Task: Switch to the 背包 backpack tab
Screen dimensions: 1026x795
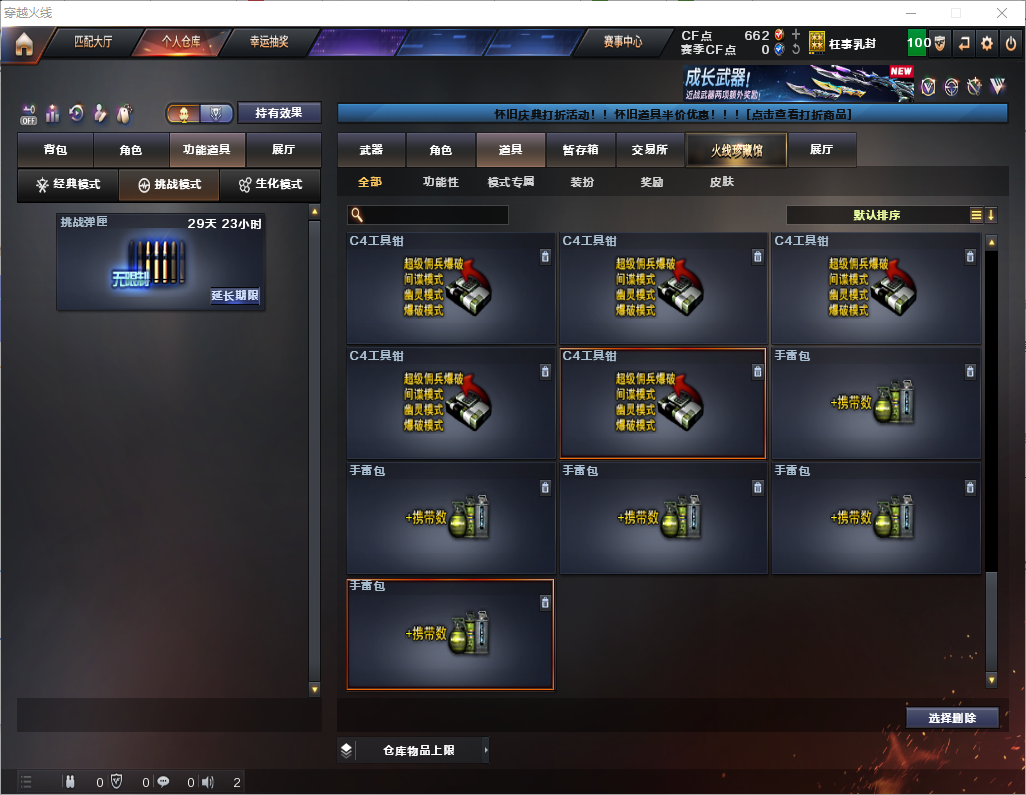Action: click(56, 150)
